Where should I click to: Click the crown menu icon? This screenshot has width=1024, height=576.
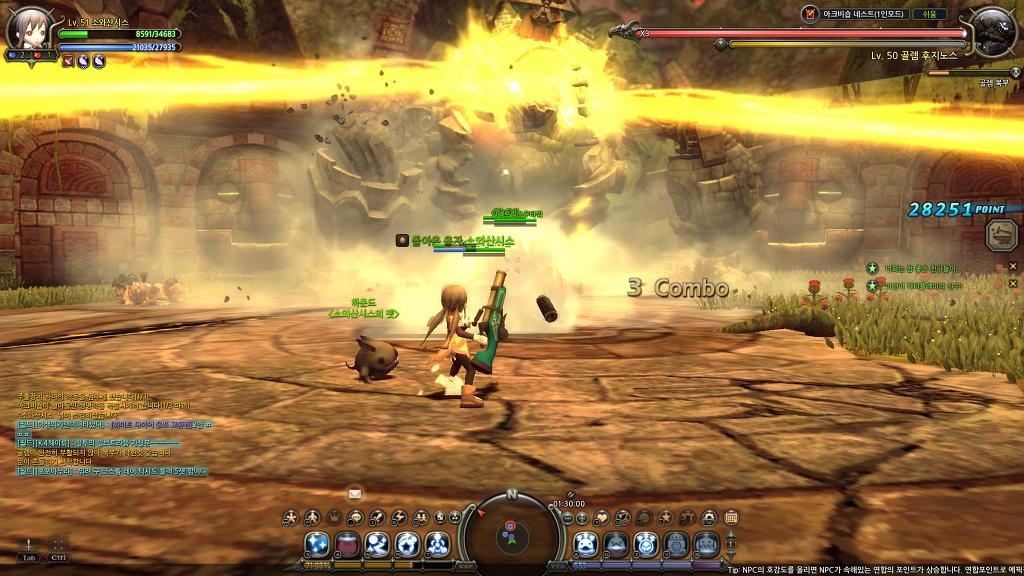tap(333, 517)
